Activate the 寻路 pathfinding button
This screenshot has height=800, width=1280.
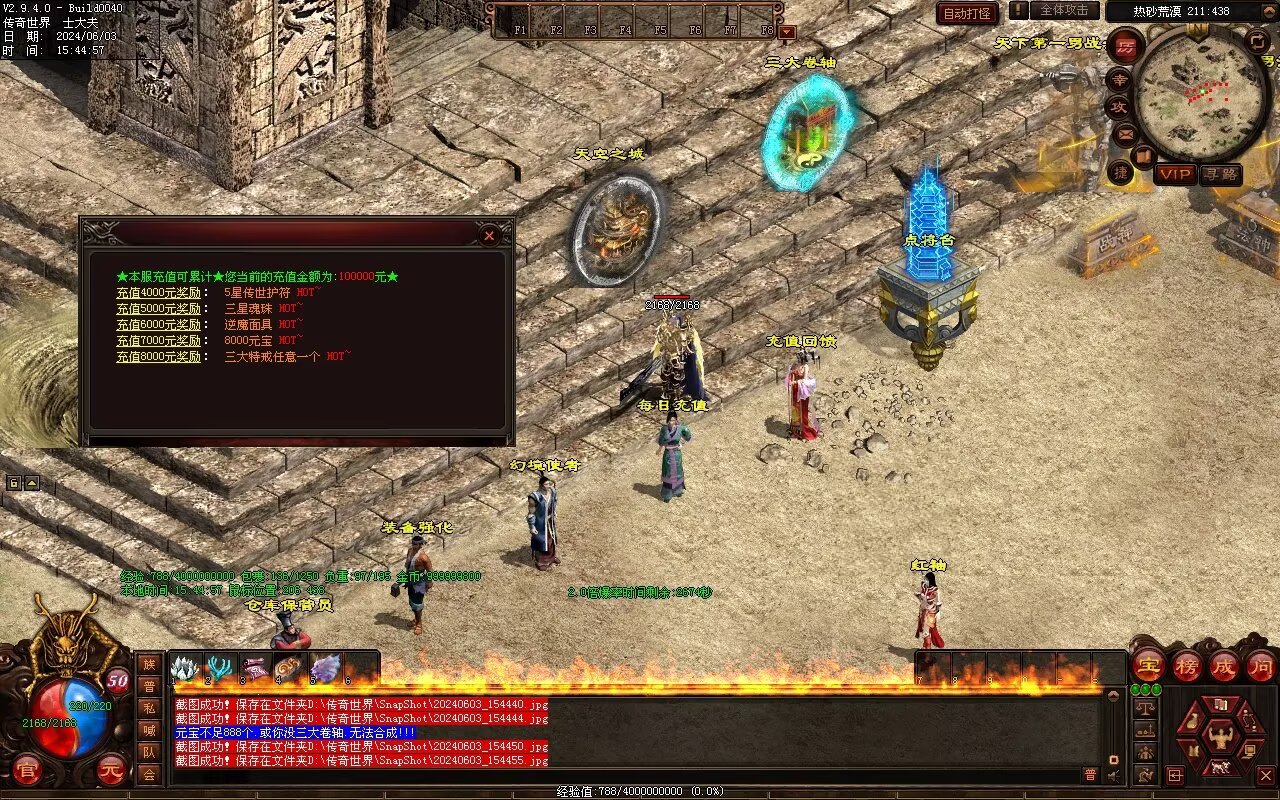point(1220,174)
